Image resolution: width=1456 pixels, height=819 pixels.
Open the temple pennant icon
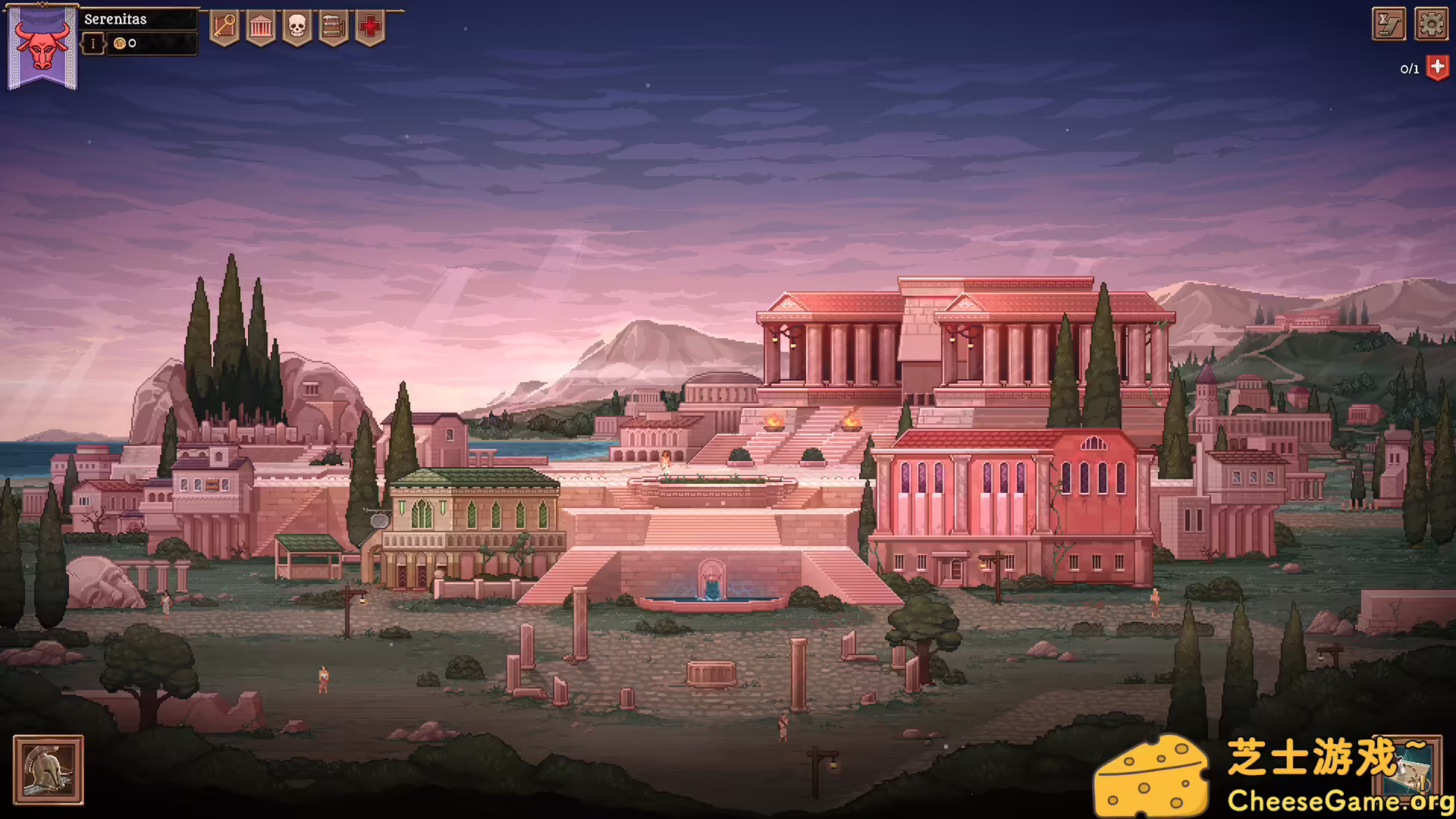coord(262,26)
